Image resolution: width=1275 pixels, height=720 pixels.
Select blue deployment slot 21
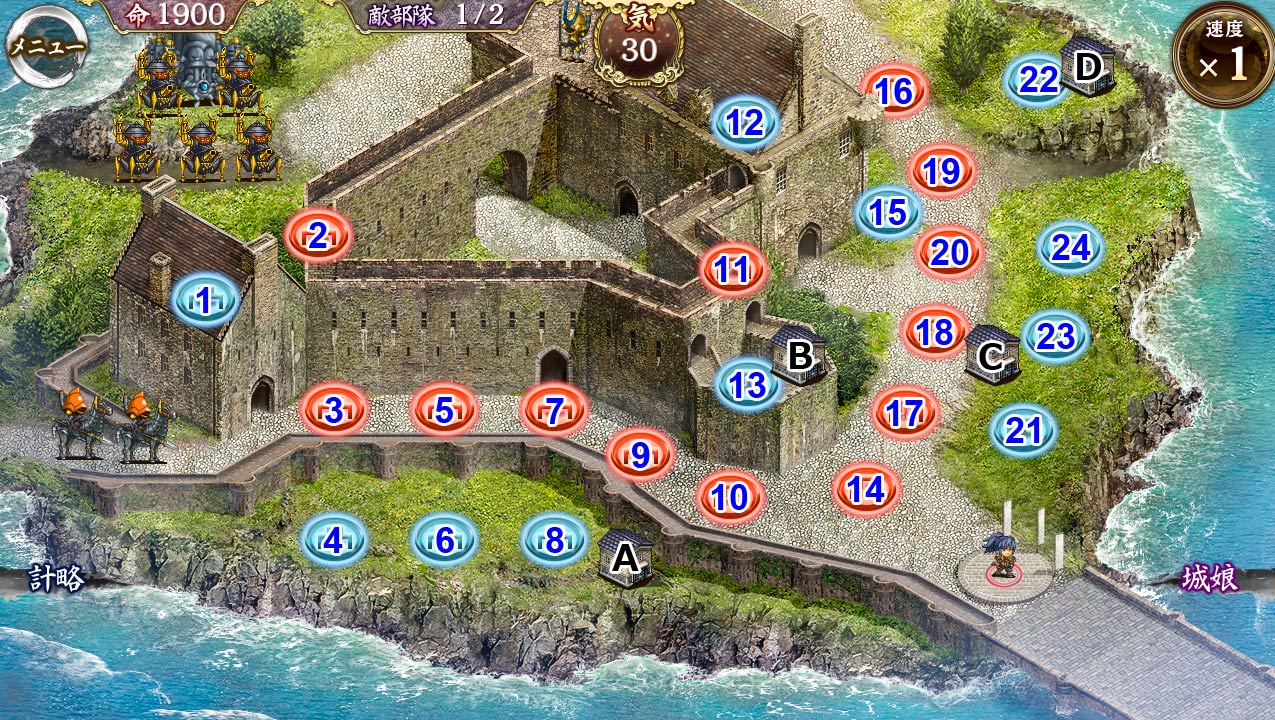tap(1024, 431)
